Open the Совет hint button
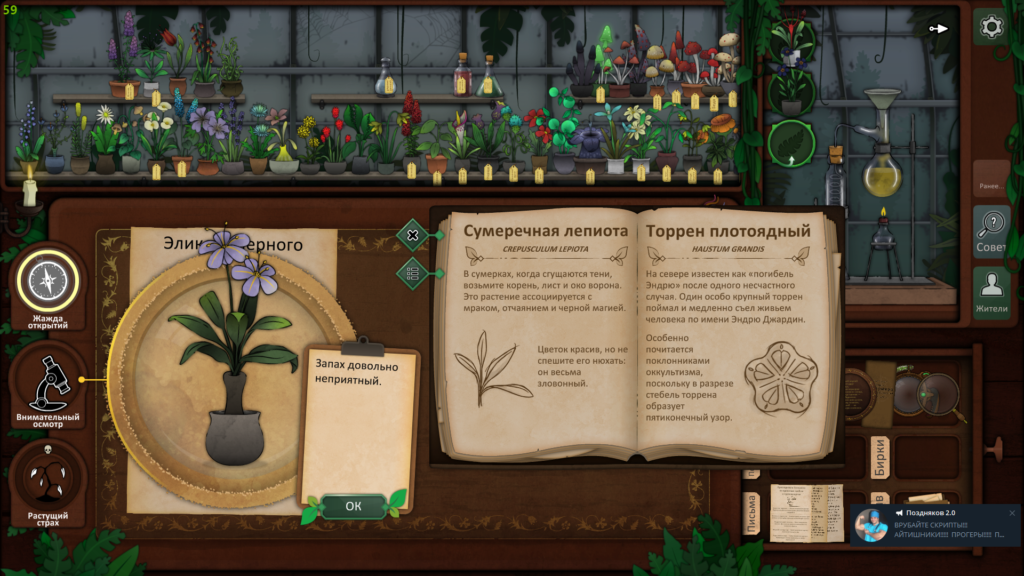Viewport: 1024px width, 576px height. coord(991,232)
